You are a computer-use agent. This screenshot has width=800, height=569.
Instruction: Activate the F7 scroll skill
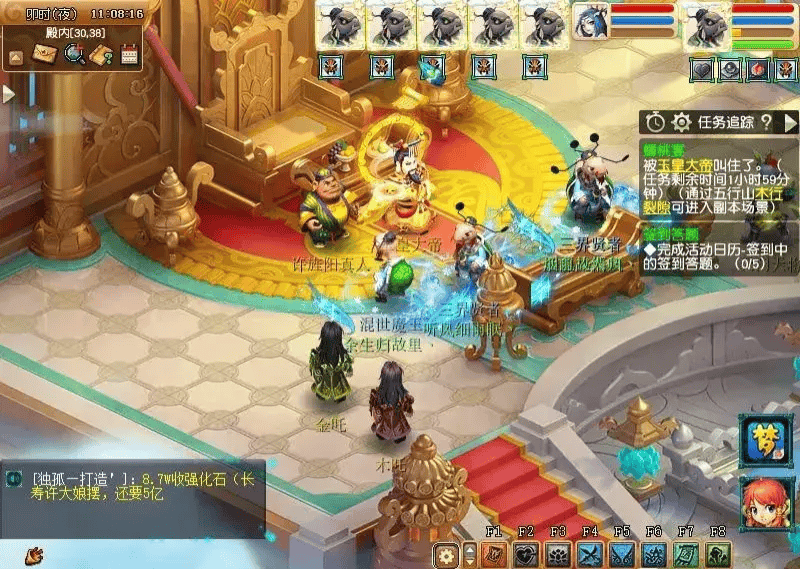[x=686, y=555]
